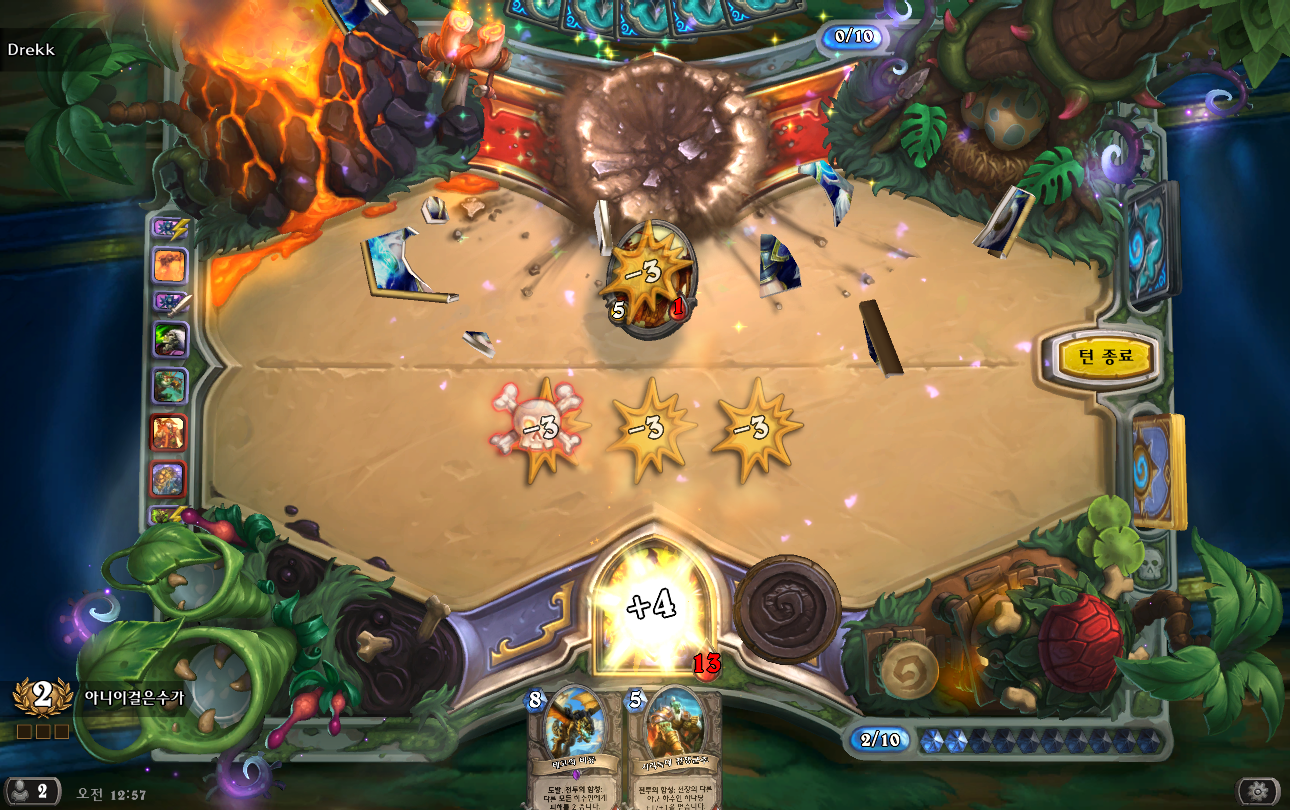The height and width of the screenshot is (810, 1290).
Task: Target the enemy 5/1 minion on board
Action: tap(647, 279)
